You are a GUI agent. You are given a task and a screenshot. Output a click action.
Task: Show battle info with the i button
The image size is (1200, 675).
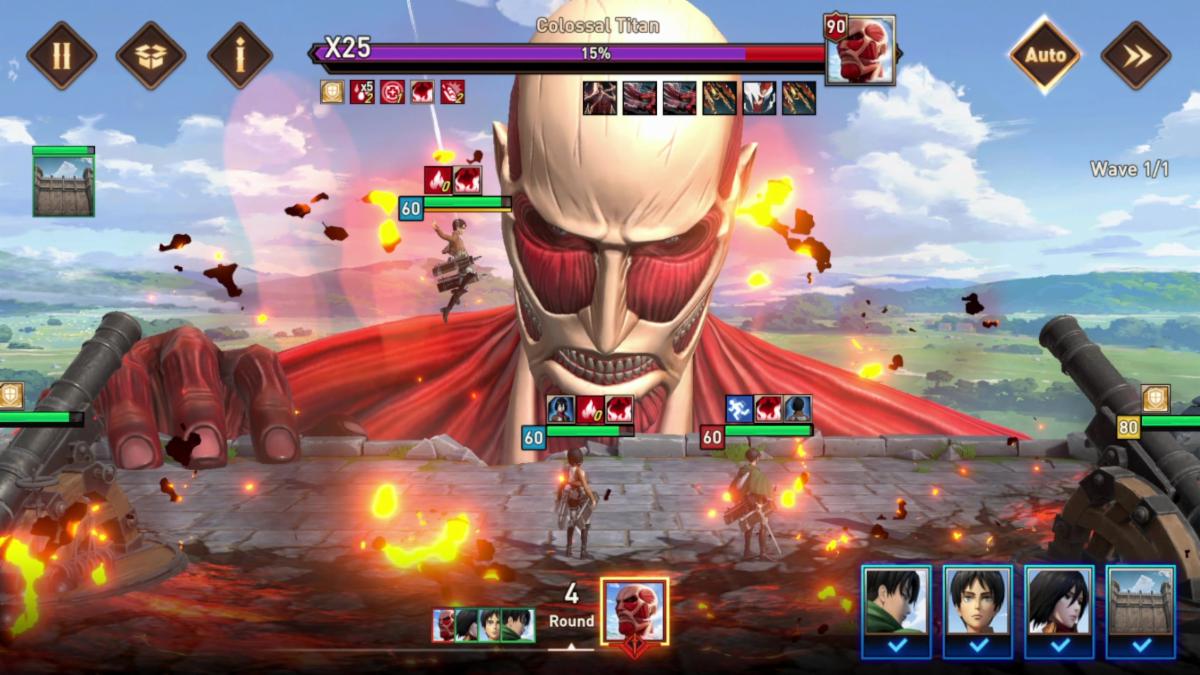click(240, 55)
